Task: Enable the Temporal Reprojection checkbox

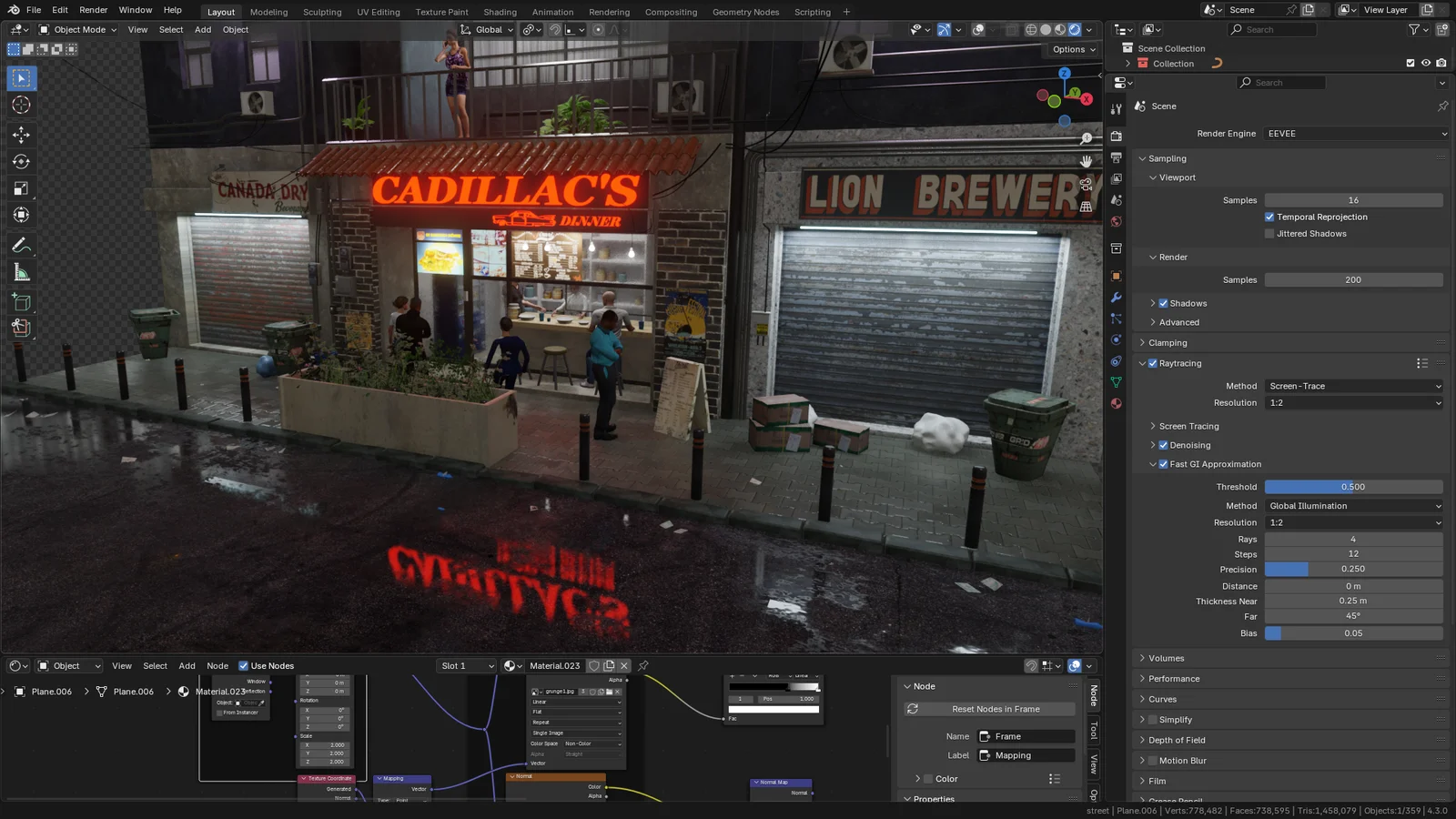Action: pyautogui.click(x=1270, y=217)
